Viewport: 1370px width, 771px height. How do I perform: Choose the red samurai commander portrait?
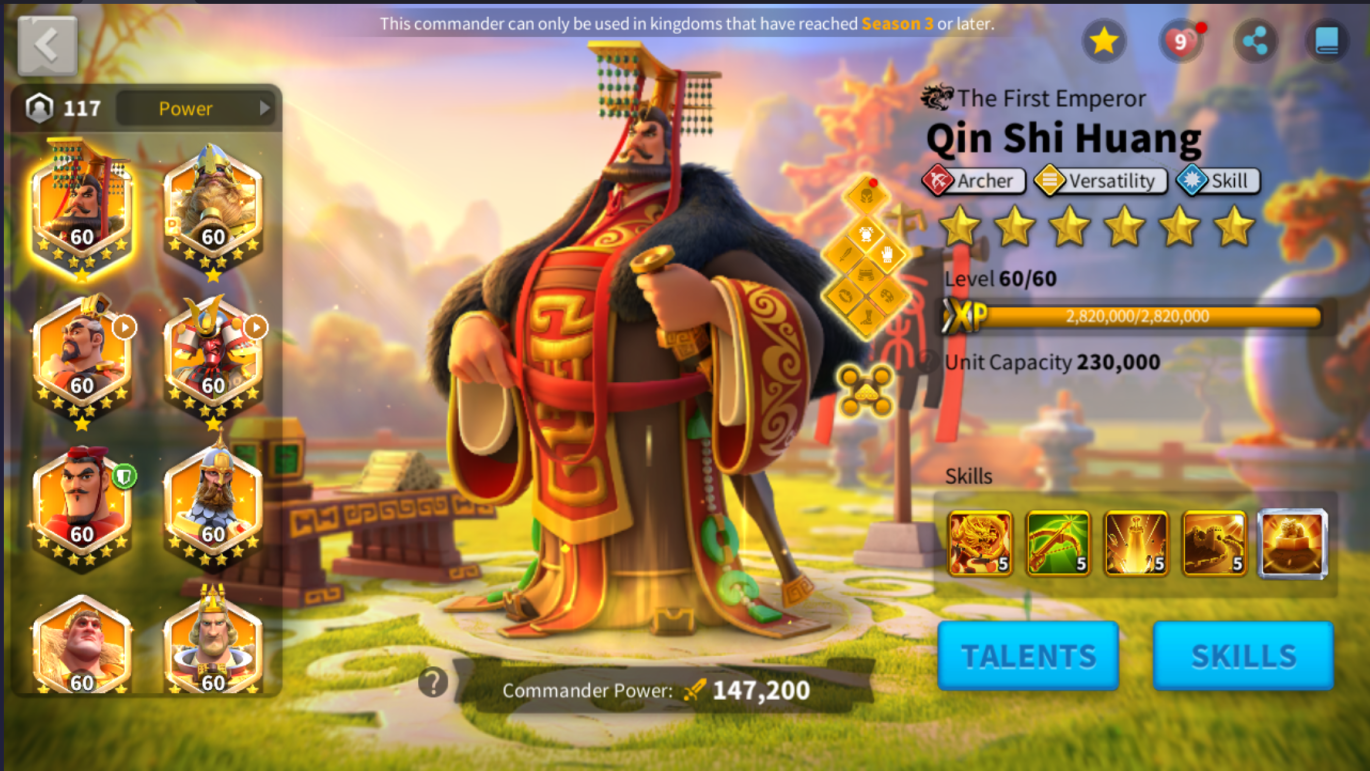tap(213, 355)
